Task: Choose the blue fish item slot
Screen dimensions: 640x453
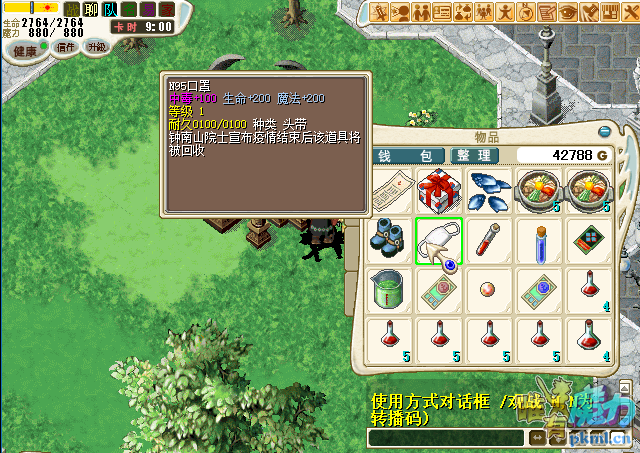Action: [488, 191]
